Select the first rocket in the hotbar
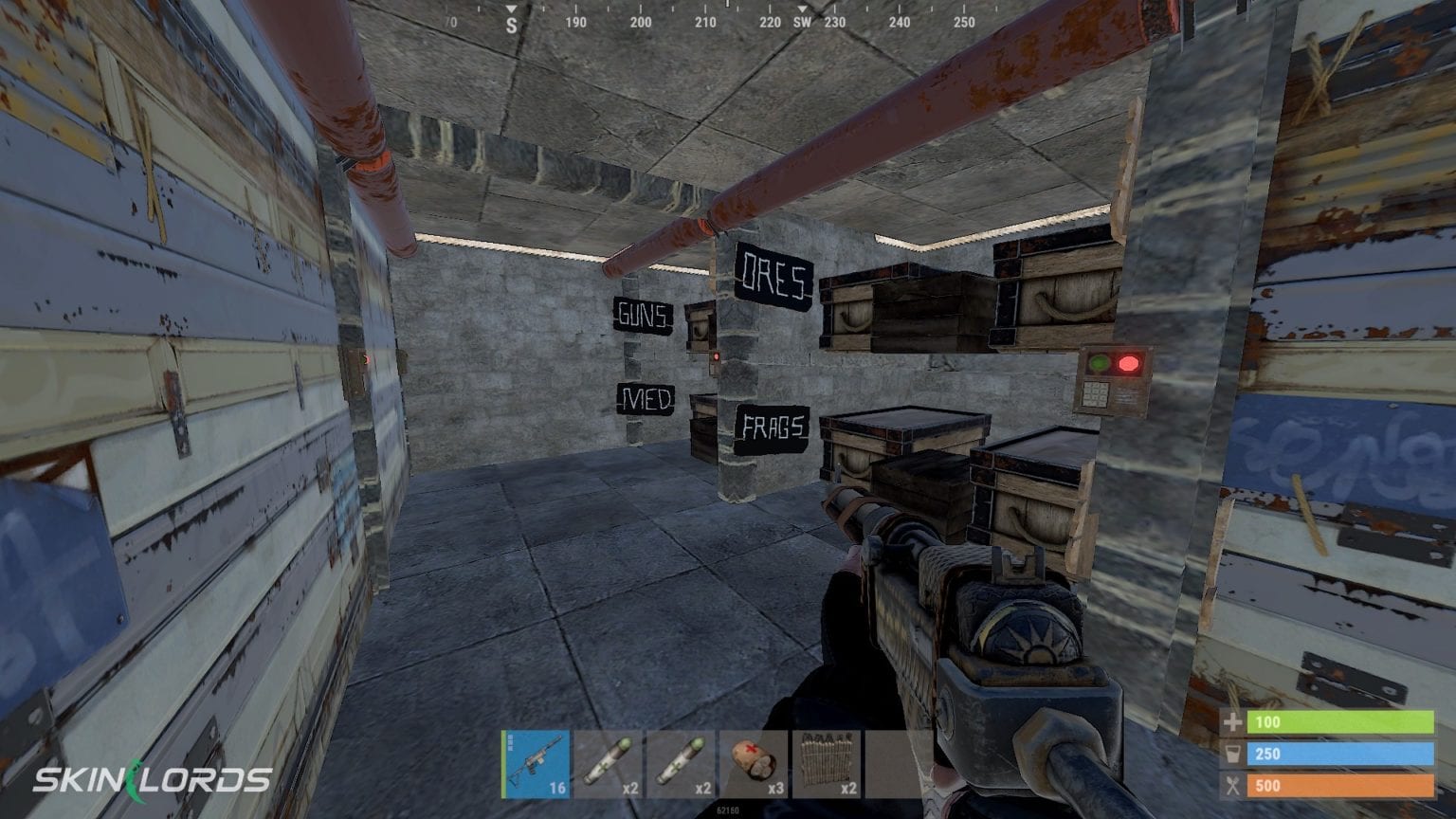The height and width of the screenshot is (819, 1456). pyautogui.click(x=607, y=763)
